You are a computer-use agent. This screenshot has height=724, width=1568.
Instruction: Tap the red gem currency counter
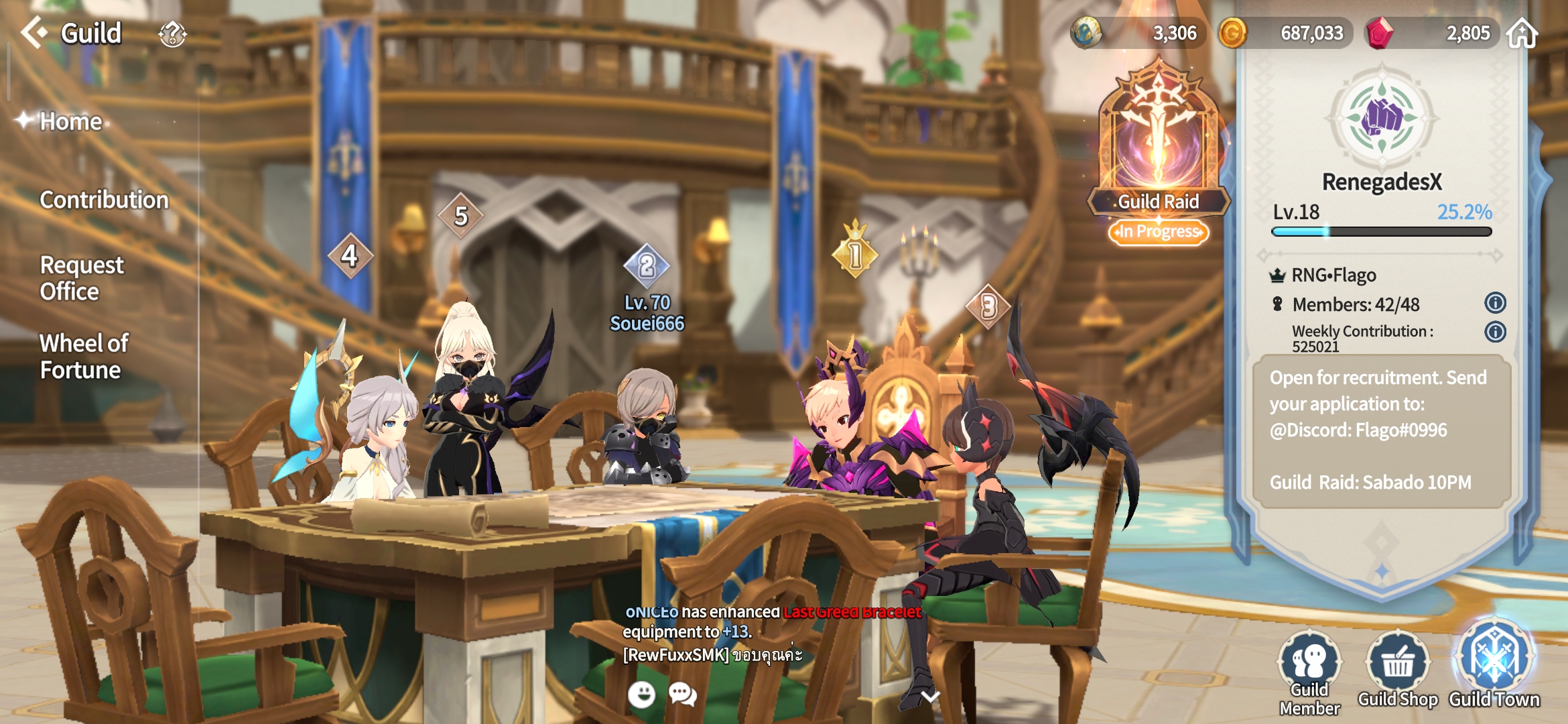point(1434,33)
